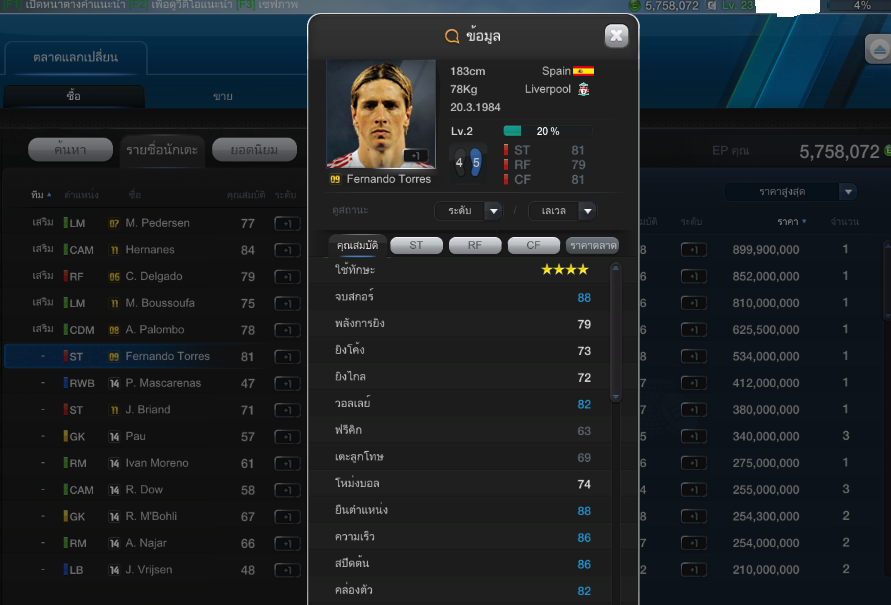The width and height of the screenshot is (891, 605).
Task: Click Fernando Torres' portrait
Action: 381,113
